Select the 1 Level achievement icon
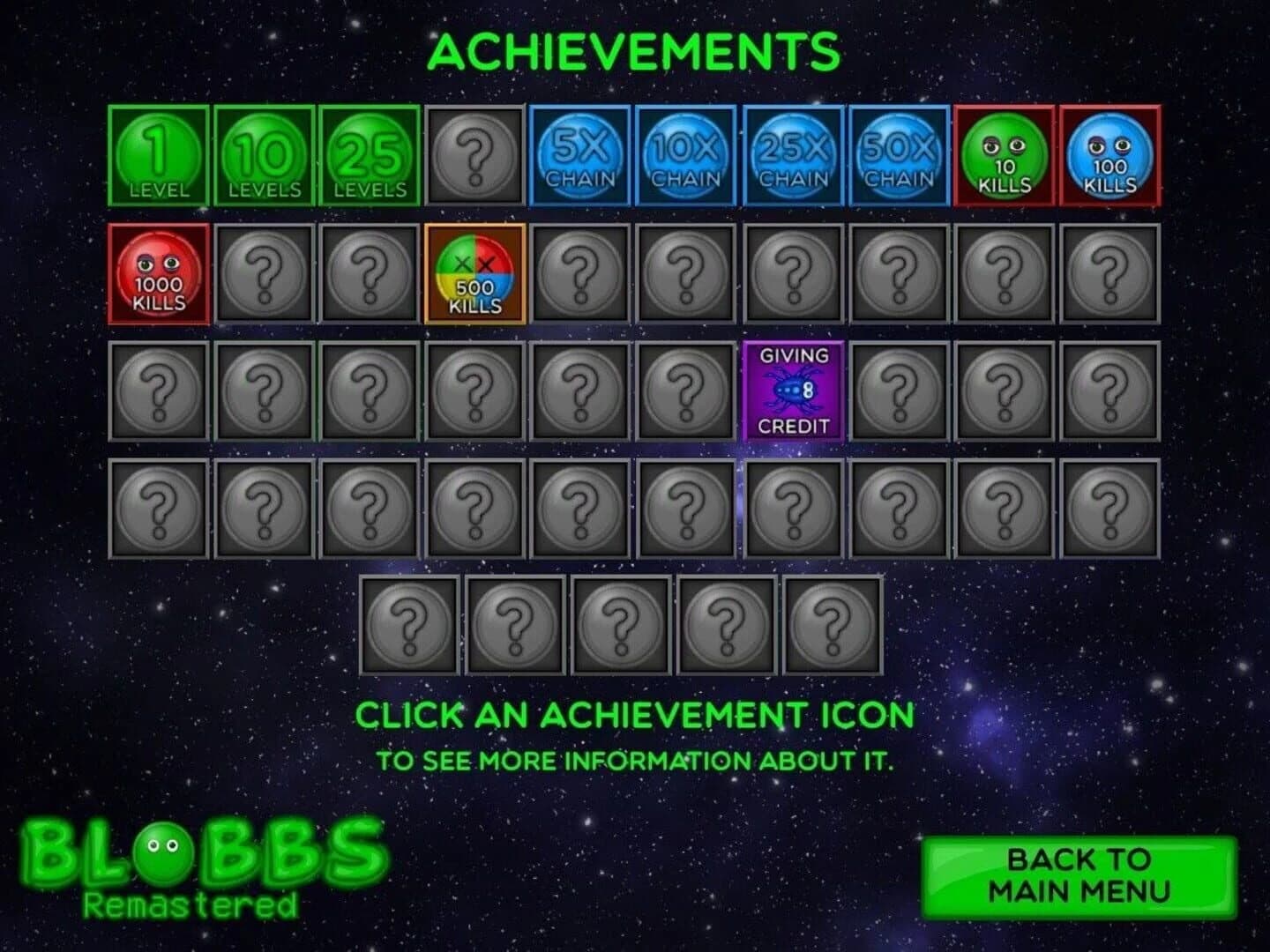 pos(157,155)
